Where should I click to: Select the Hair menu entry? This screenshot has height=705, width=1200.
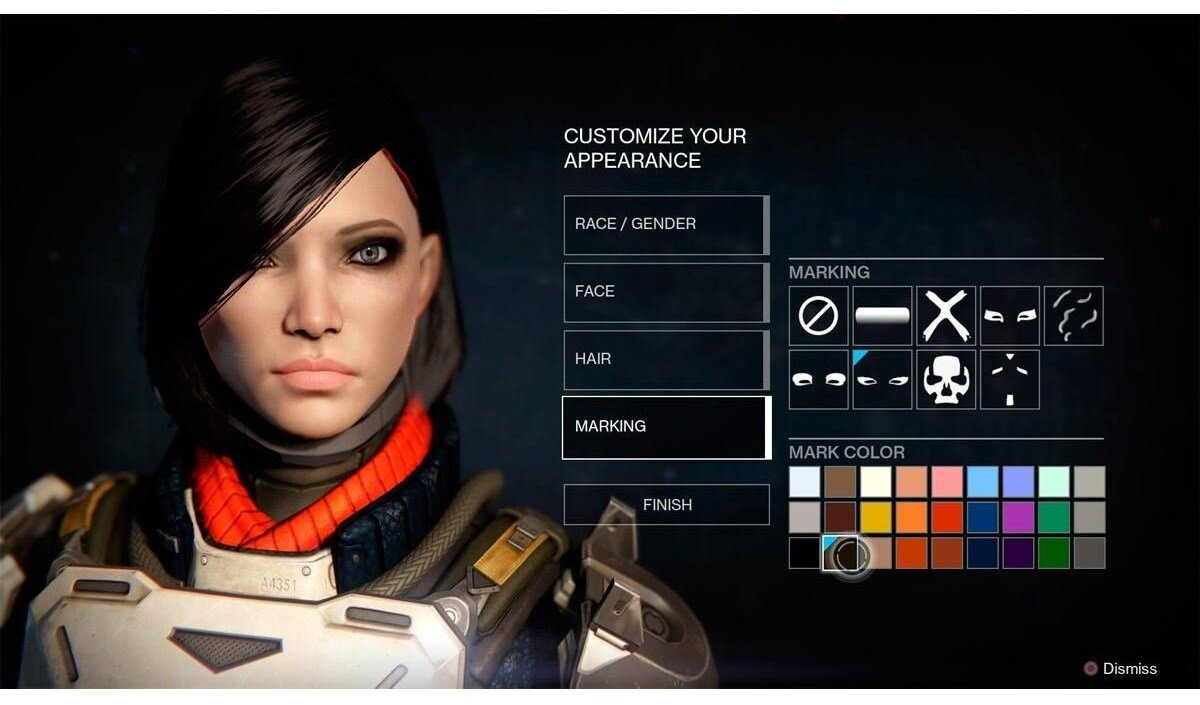click(x=665, y=359)
